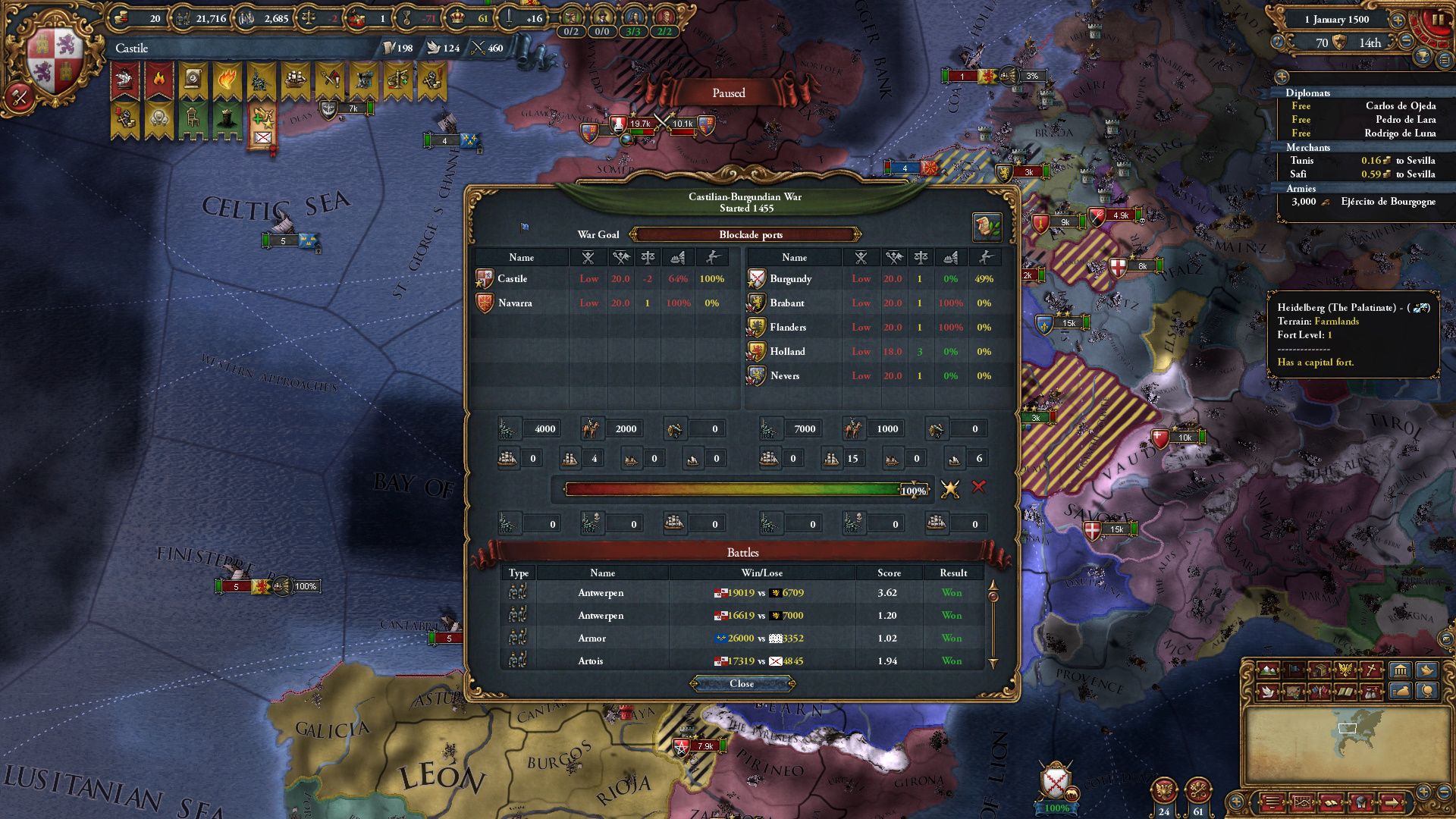Toggle the imperial eagle map mode
The height and width of the screenshot is (819, 1456).
coord(1345,671)
